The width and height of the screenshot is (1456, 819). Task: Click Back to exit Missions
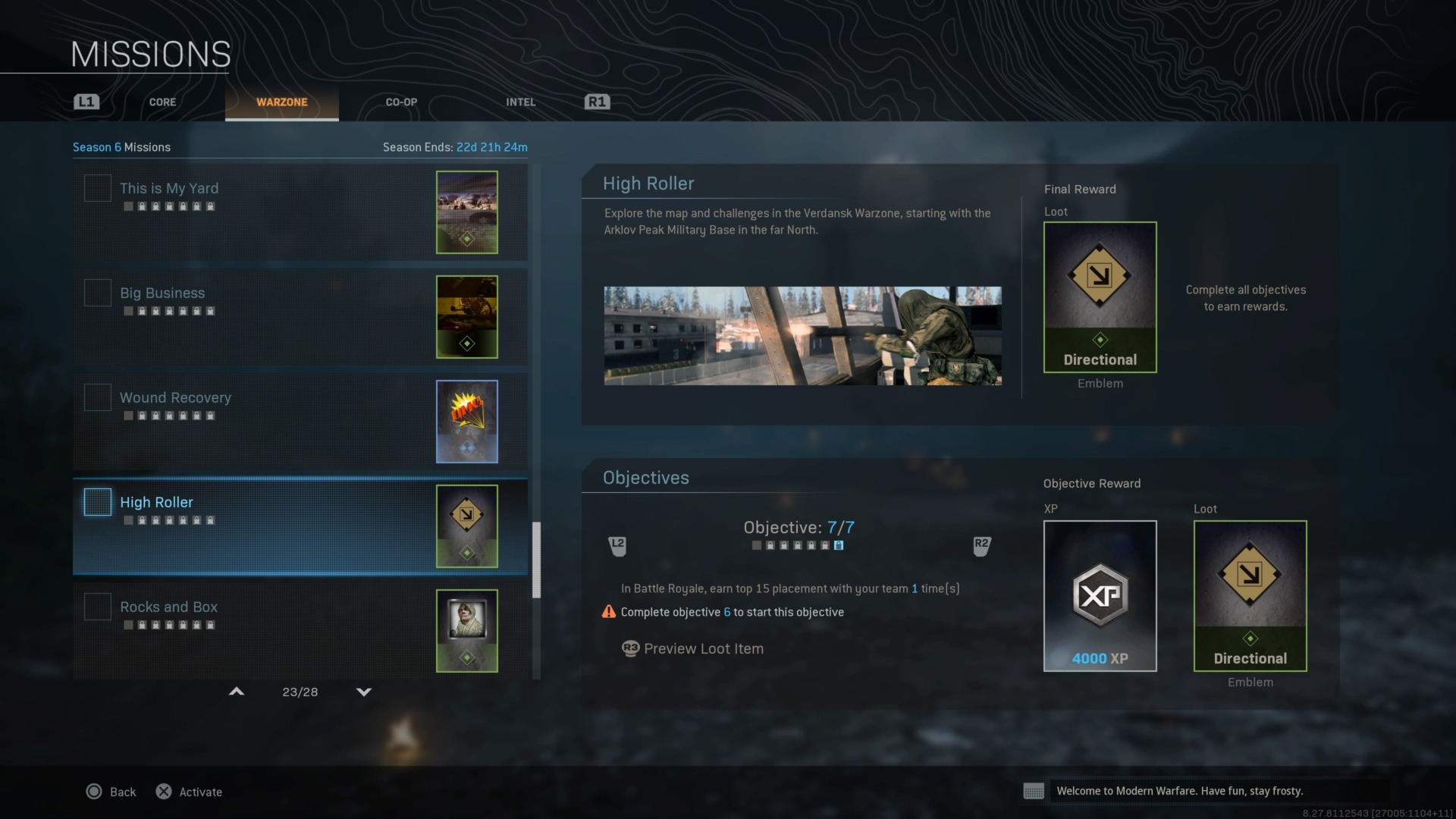tap(111, 791)
